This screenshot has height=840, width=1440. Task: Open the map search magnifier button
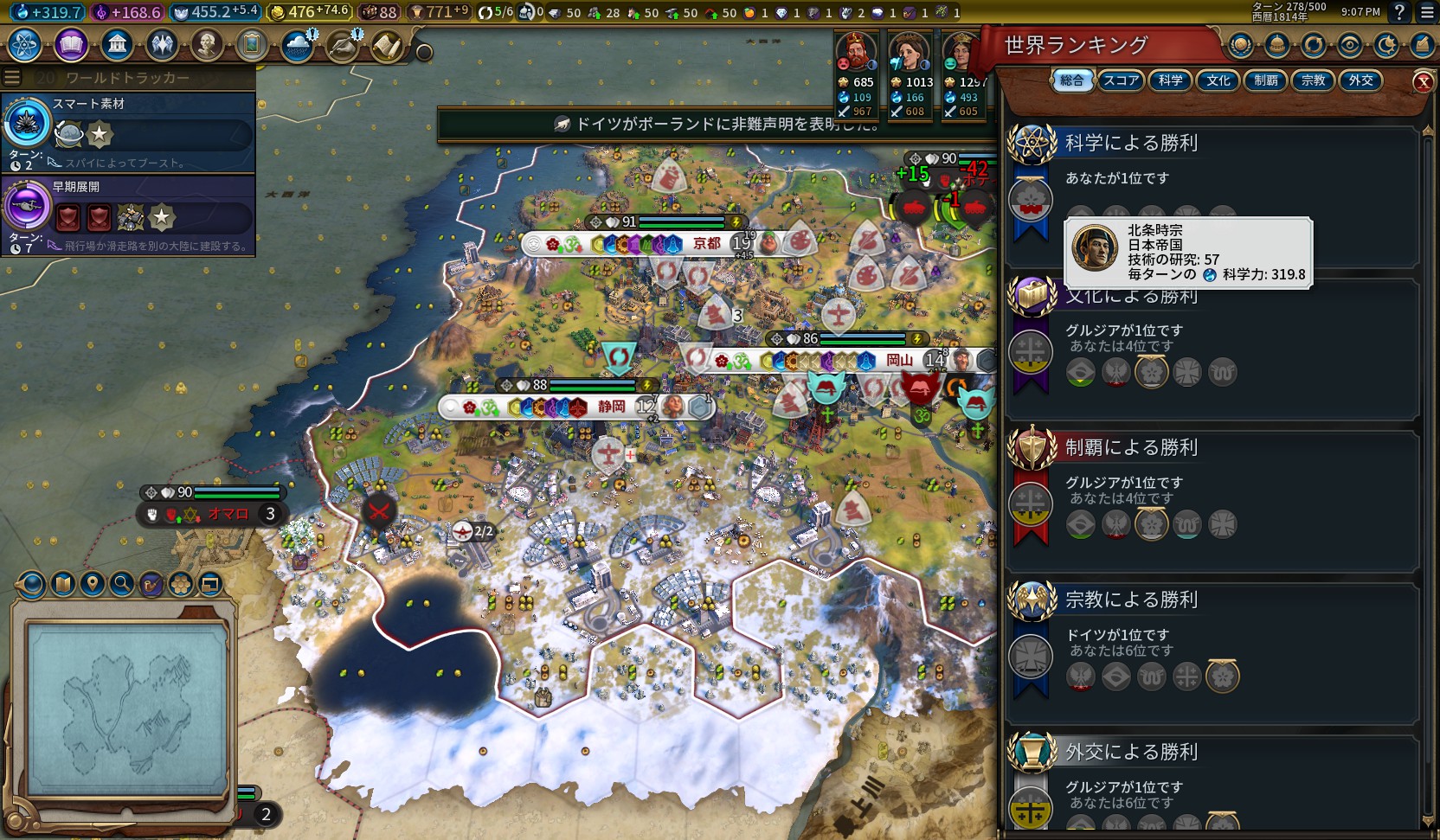click(122, 584)
